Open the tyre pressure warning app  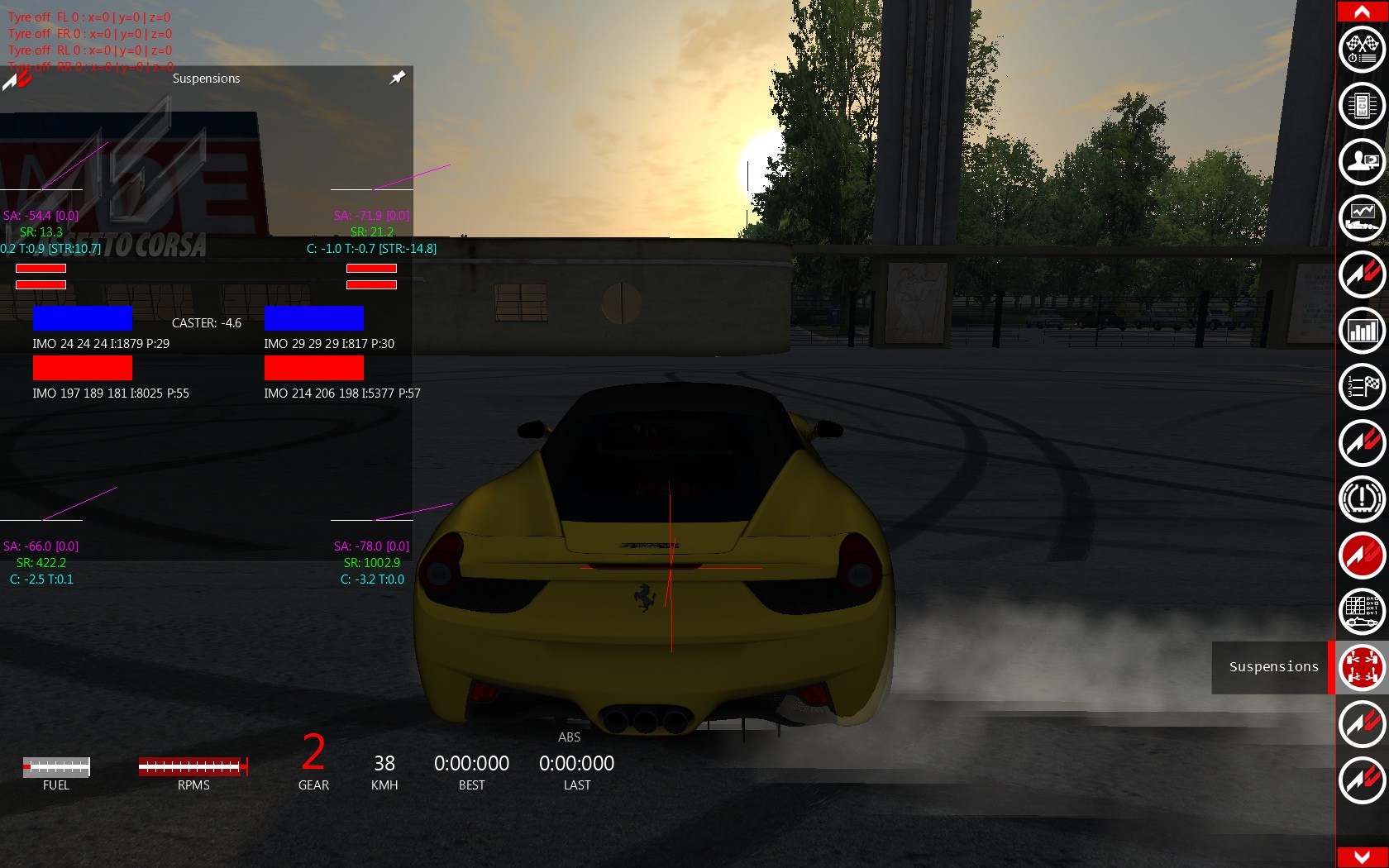[1362, 499]
